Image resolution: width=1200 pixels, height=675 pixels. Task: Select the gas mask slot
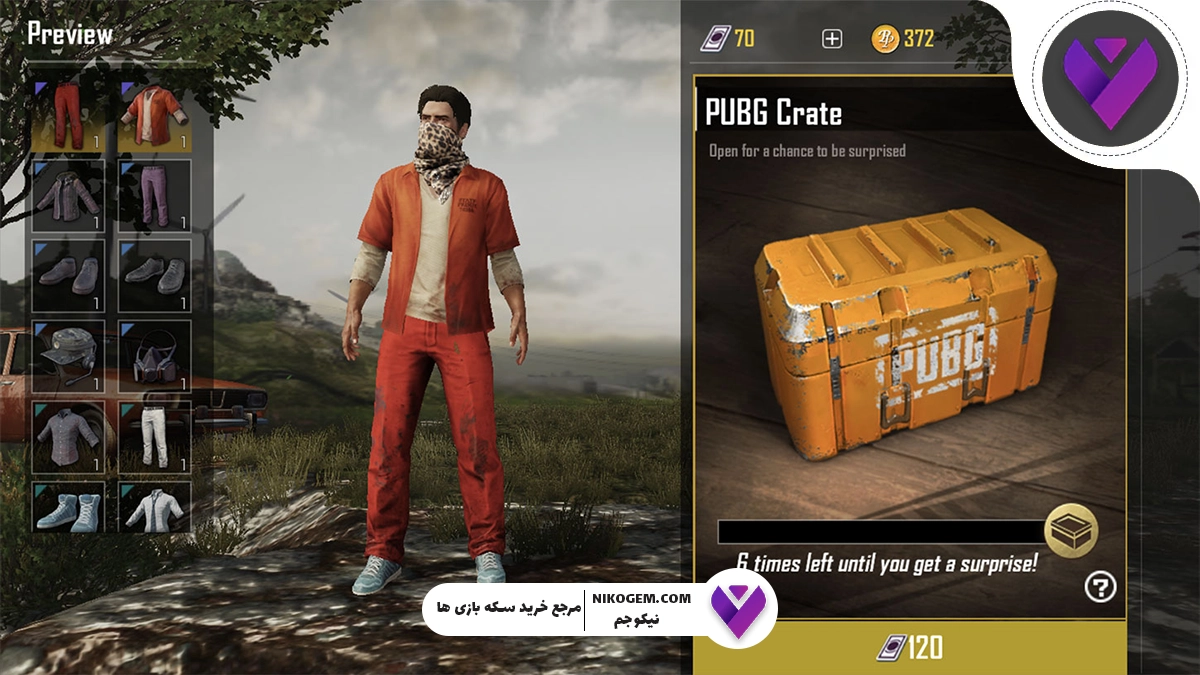click(155, 357)
